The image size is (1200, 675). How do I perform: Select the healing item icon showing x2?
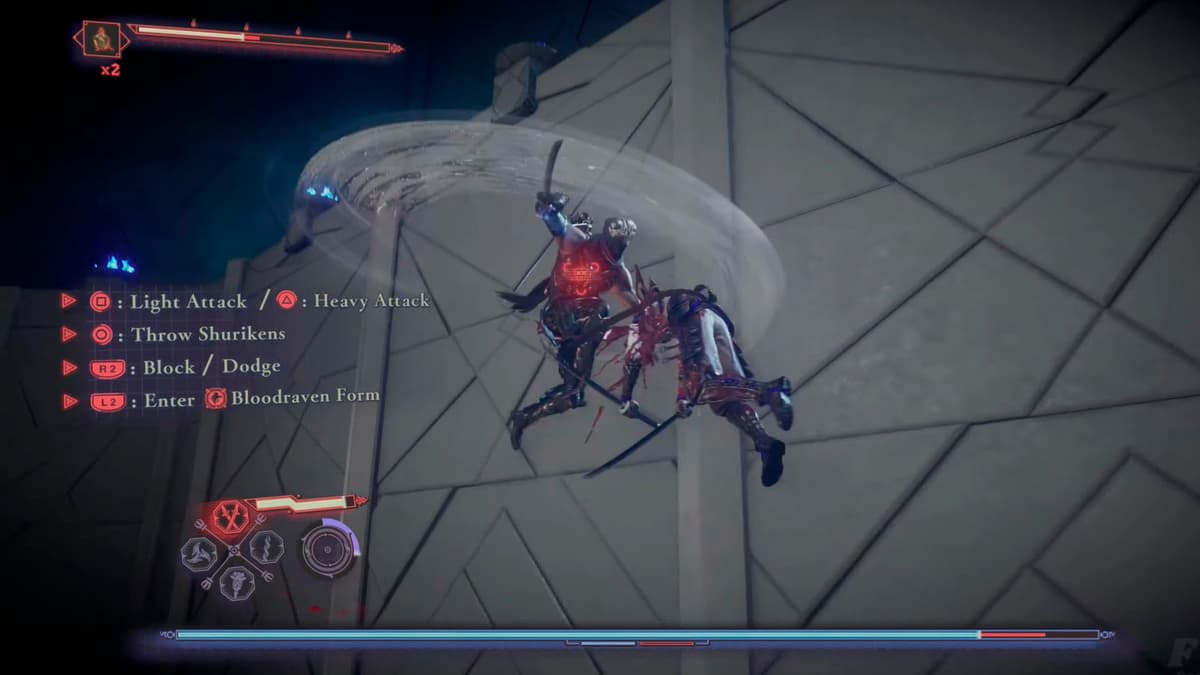[x=101, y=41]
